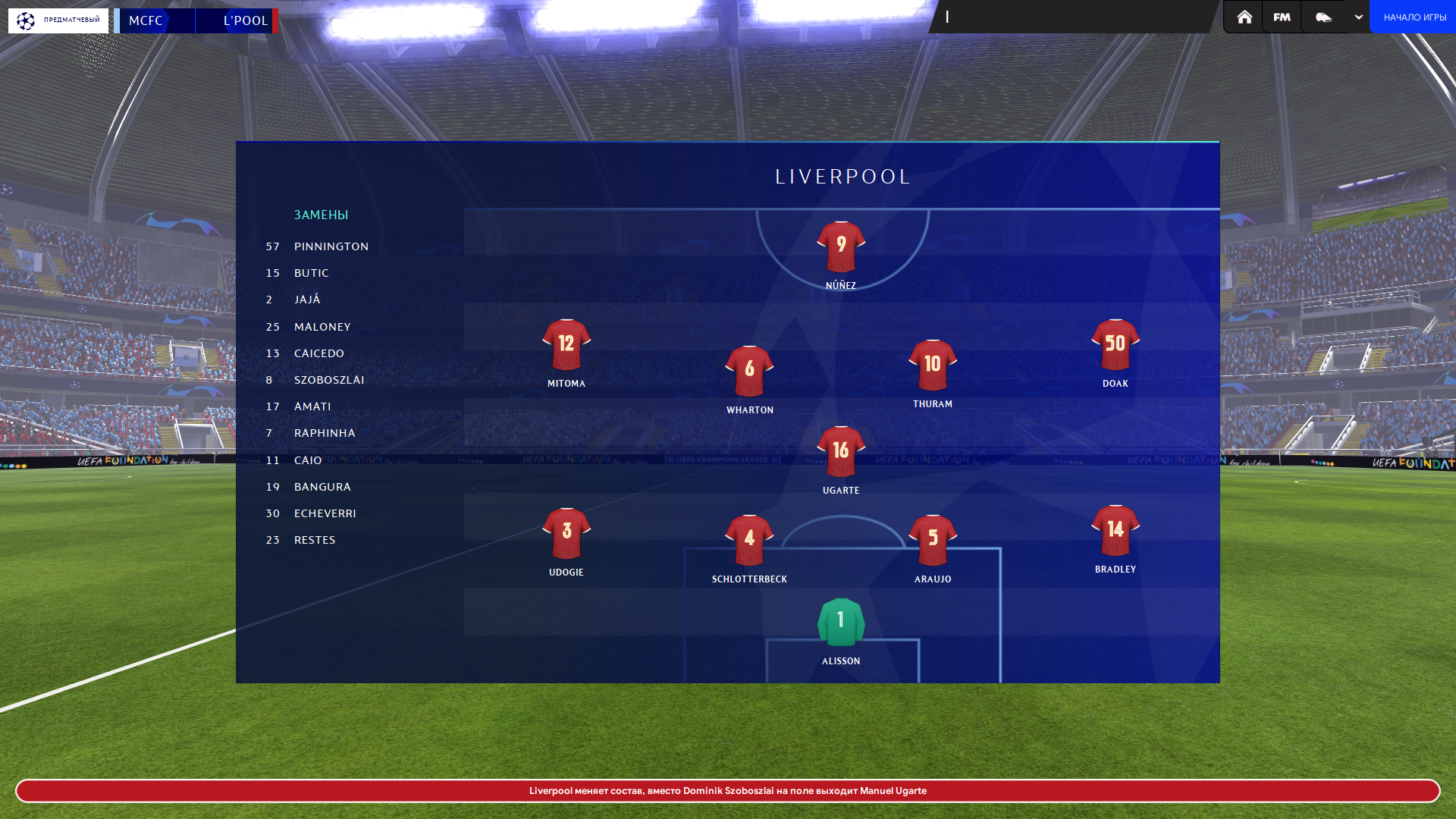The height and width of the screenshot is (819, 1456).
Task: Choose Doak number 50 shirt
Action: tap(1115, 345)
